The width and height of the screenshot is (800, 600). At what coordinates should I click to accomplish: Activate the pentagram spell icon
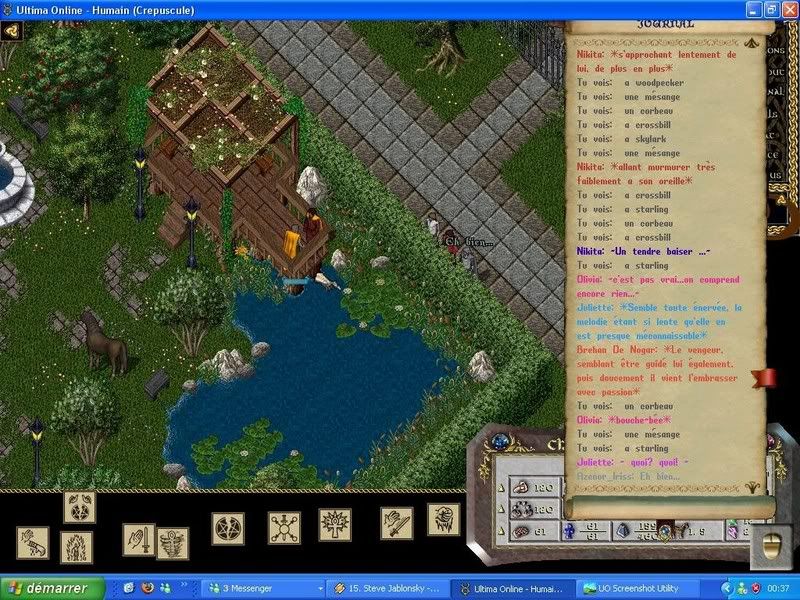coord(227,525)
